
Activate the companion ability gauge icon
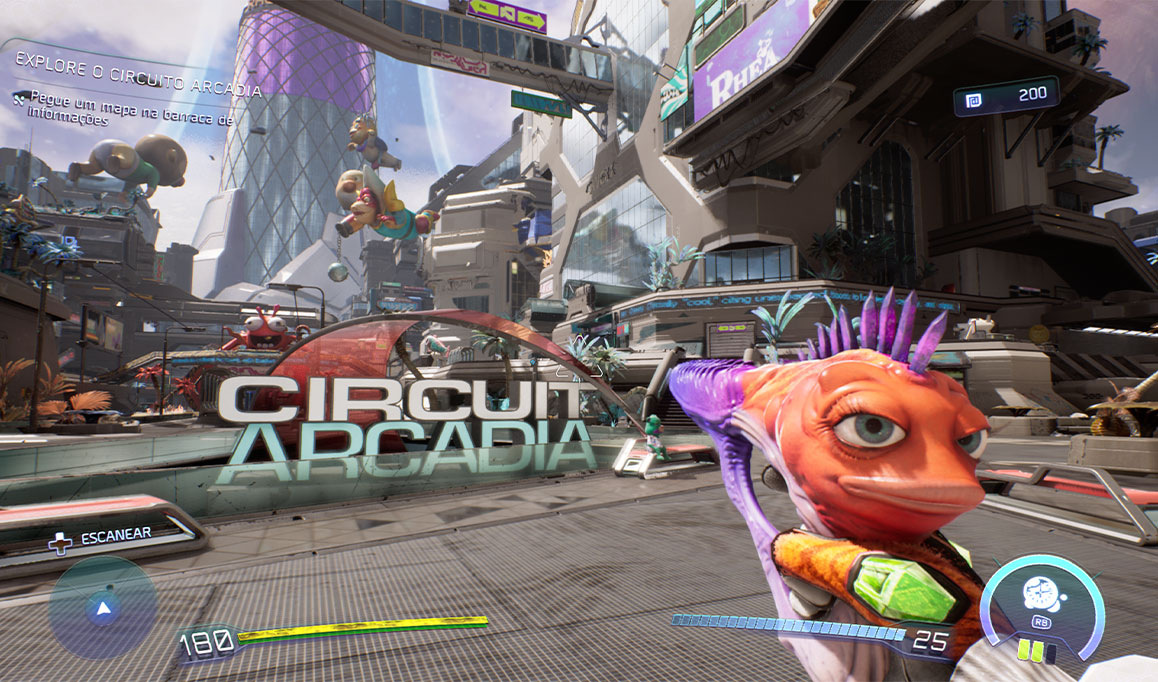point(1042,599)
